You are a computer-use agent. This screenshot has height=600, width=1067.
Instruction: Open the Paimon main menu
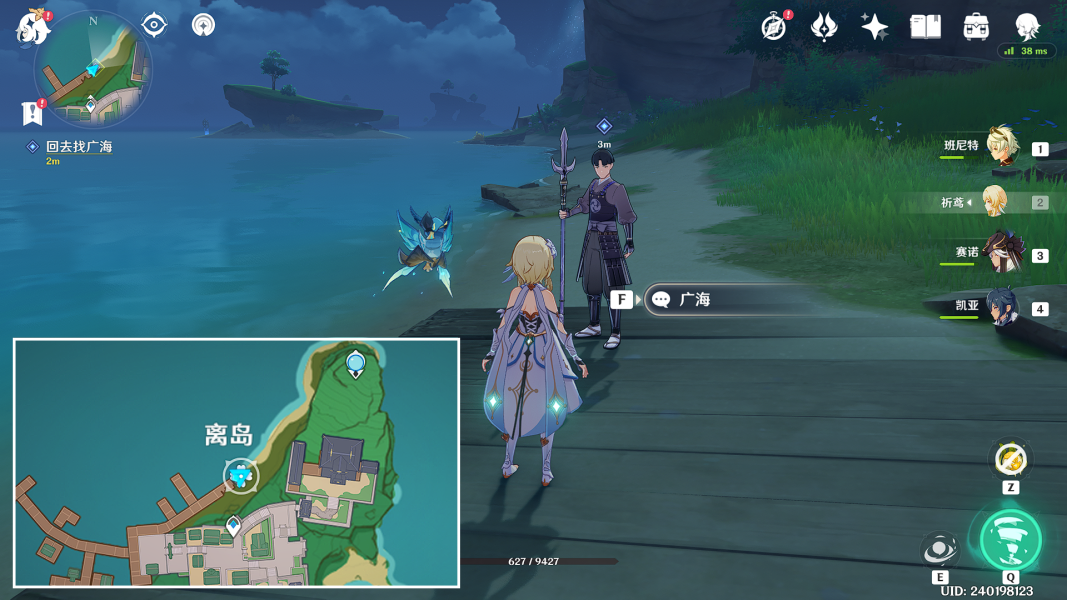click(x=32, y=27)
